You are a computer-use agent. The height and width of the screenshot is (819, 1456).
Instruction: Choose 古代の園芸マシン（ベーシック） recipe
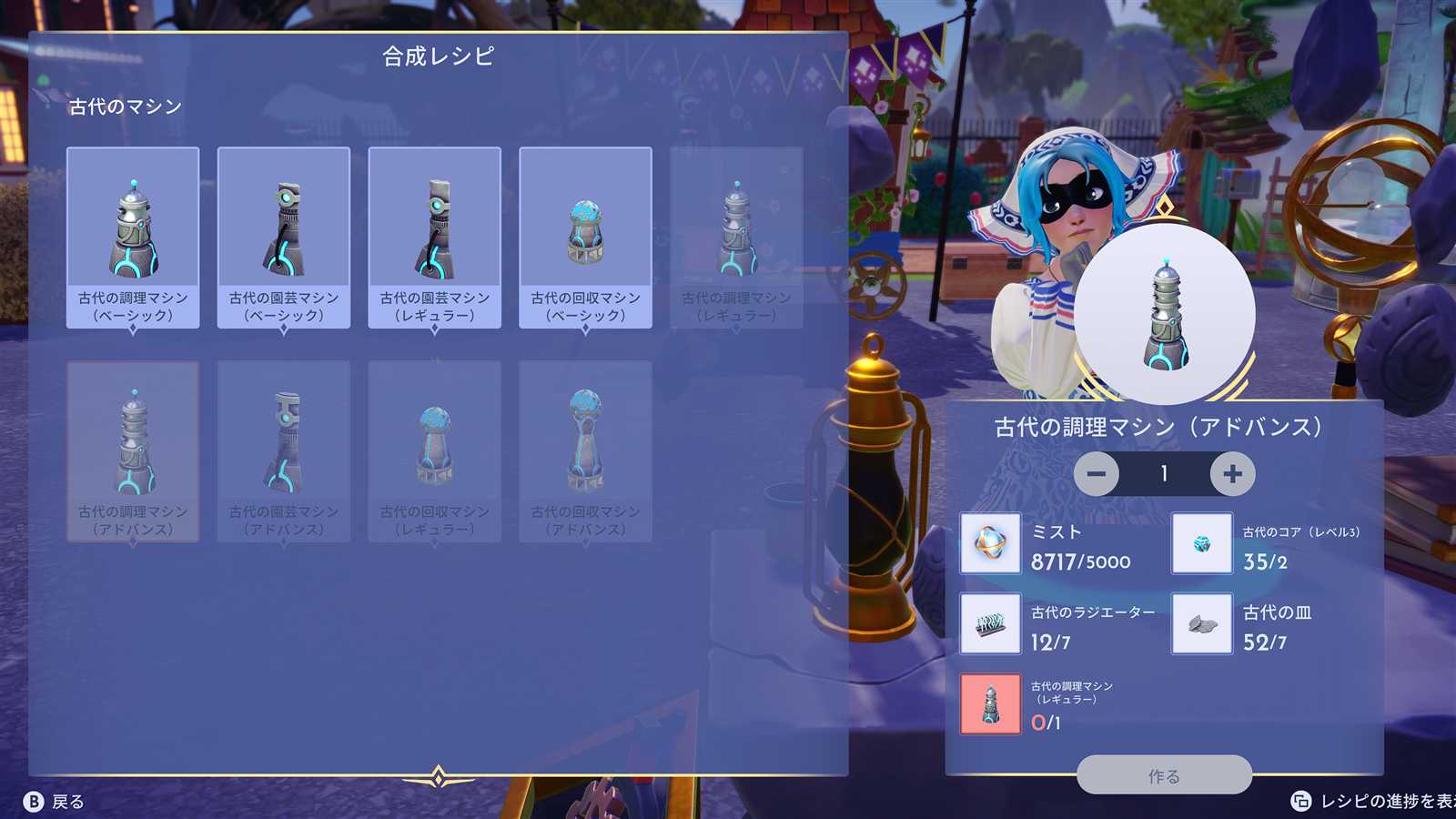point(284,237)
